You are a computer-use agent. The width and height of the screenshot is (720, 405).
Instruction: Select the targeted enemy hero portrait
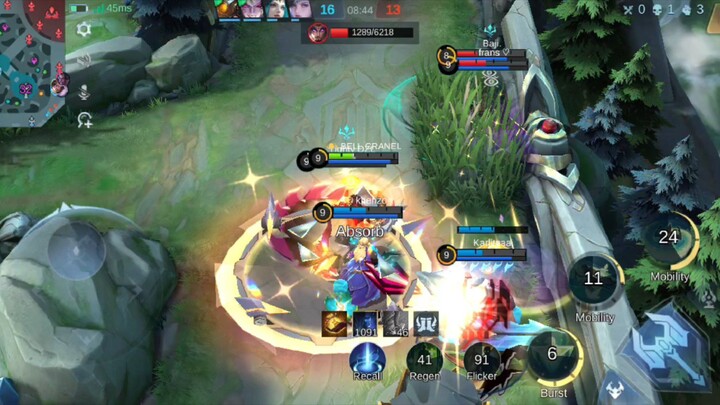click(317, 33)
